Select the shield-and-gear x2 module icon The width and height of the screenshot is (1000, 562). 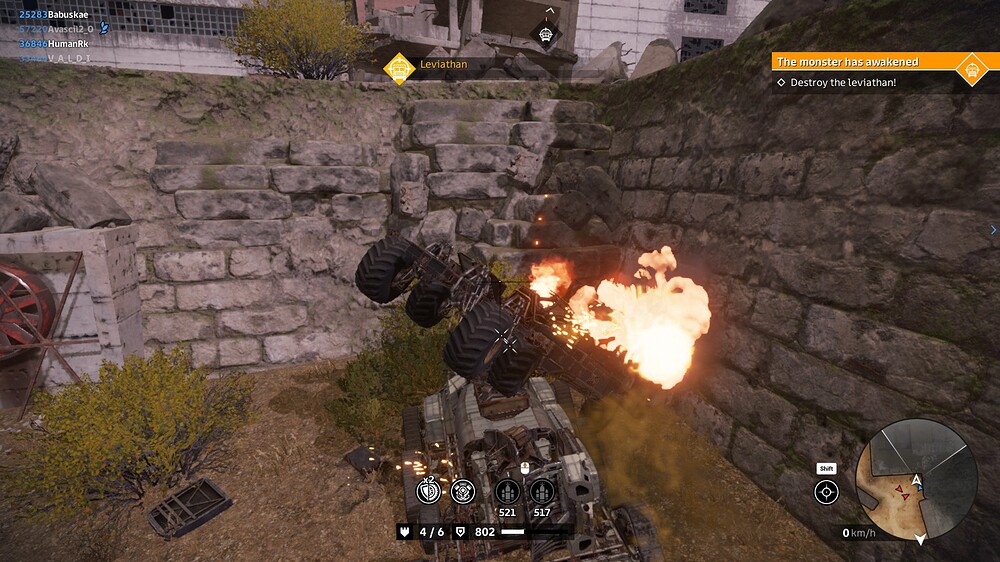click(x=429, y=491)
